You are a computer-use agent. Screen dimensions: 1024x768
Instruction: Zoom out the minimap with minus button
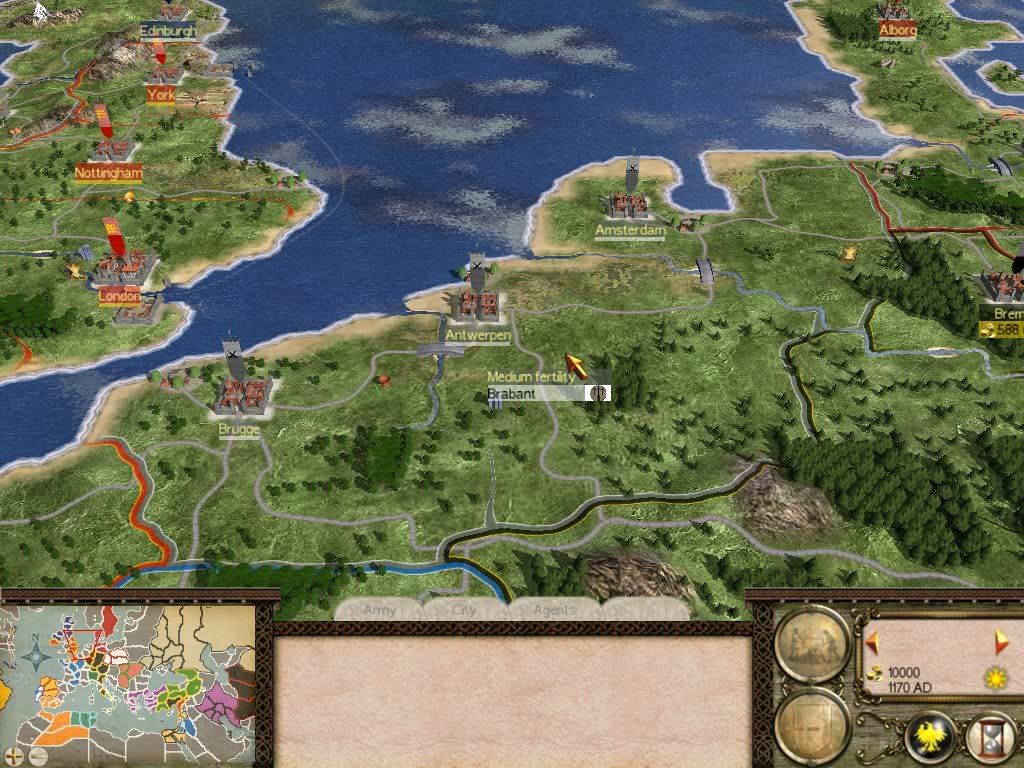pos(38,755)
